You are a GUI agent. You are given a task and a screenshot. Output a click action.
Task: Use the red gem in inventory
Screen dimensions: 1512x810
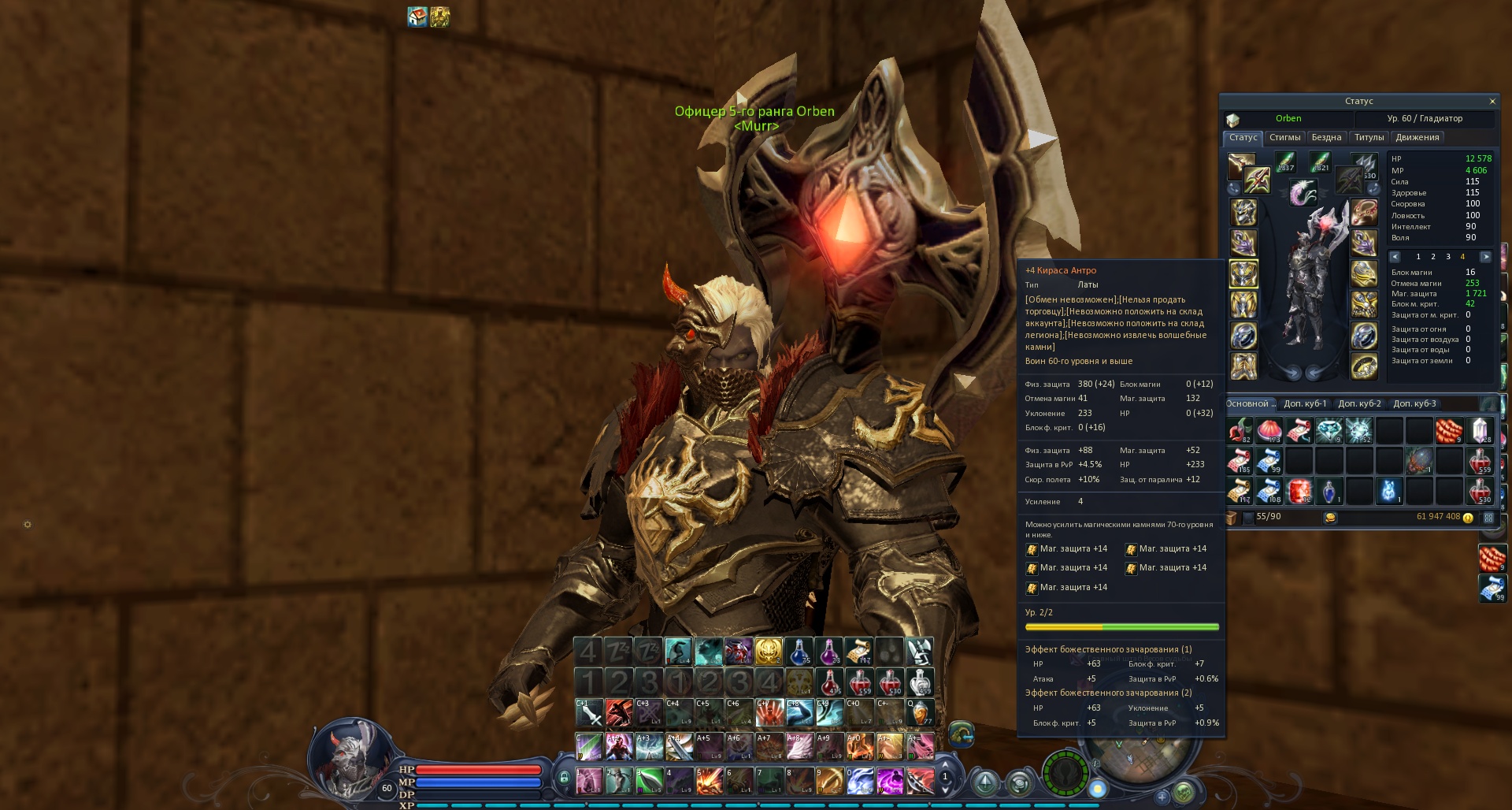pyautogui.click(x=1299, y=490)
